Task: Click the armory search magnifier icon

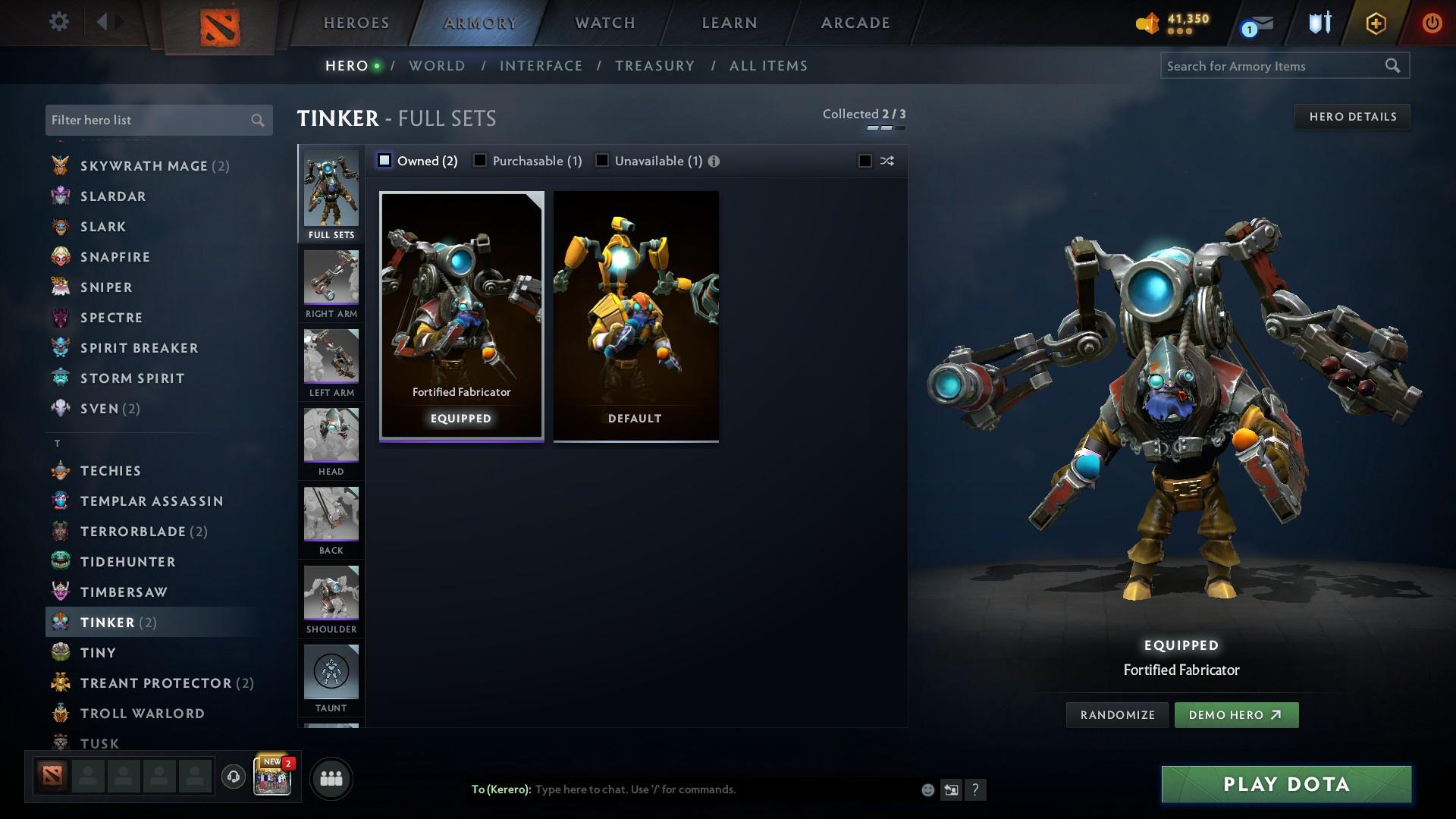Action: pyautogui.click(x=1394, y=66)
